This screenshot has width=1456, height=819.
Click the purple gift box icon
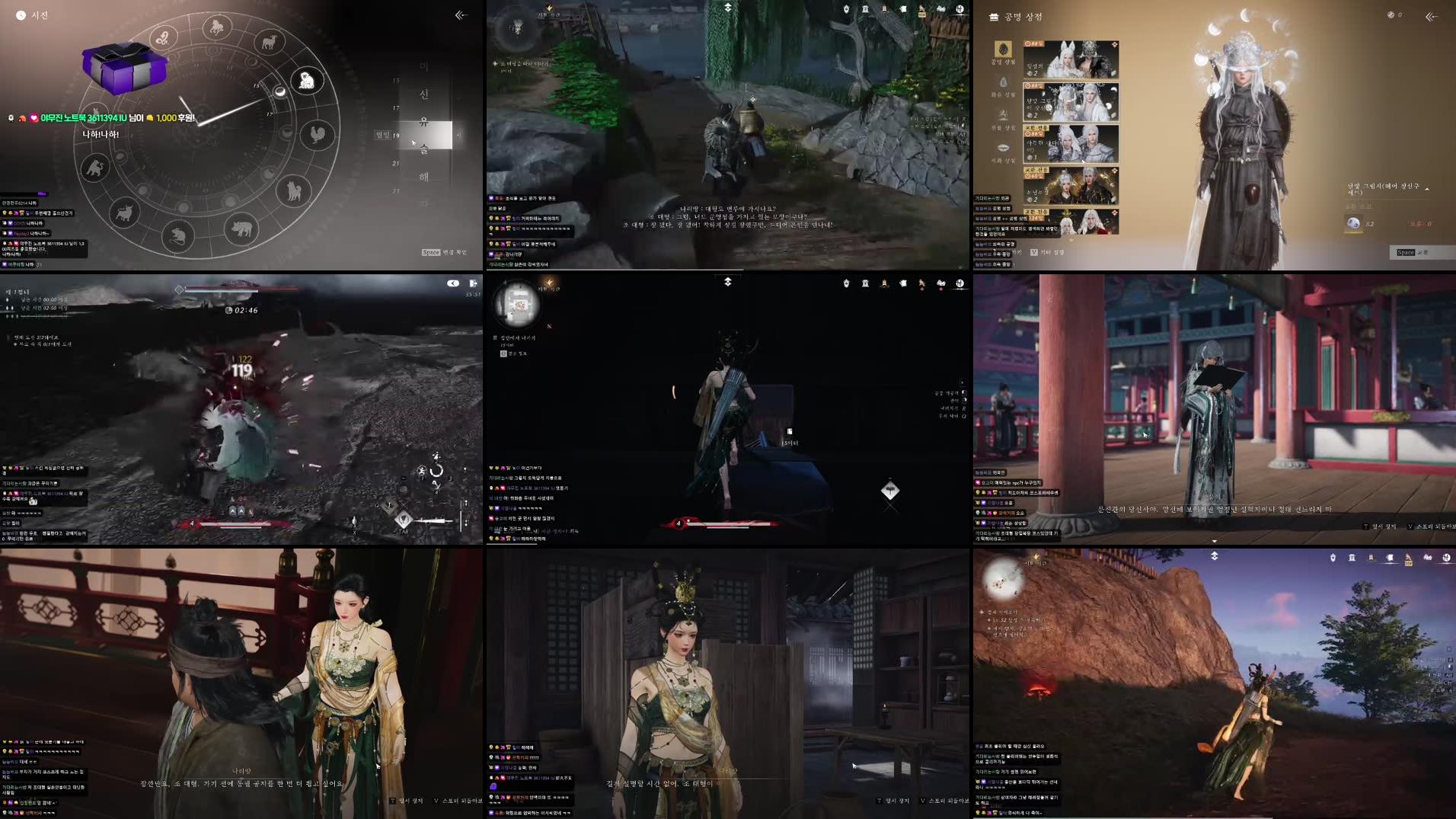click(x=124, y=69)
